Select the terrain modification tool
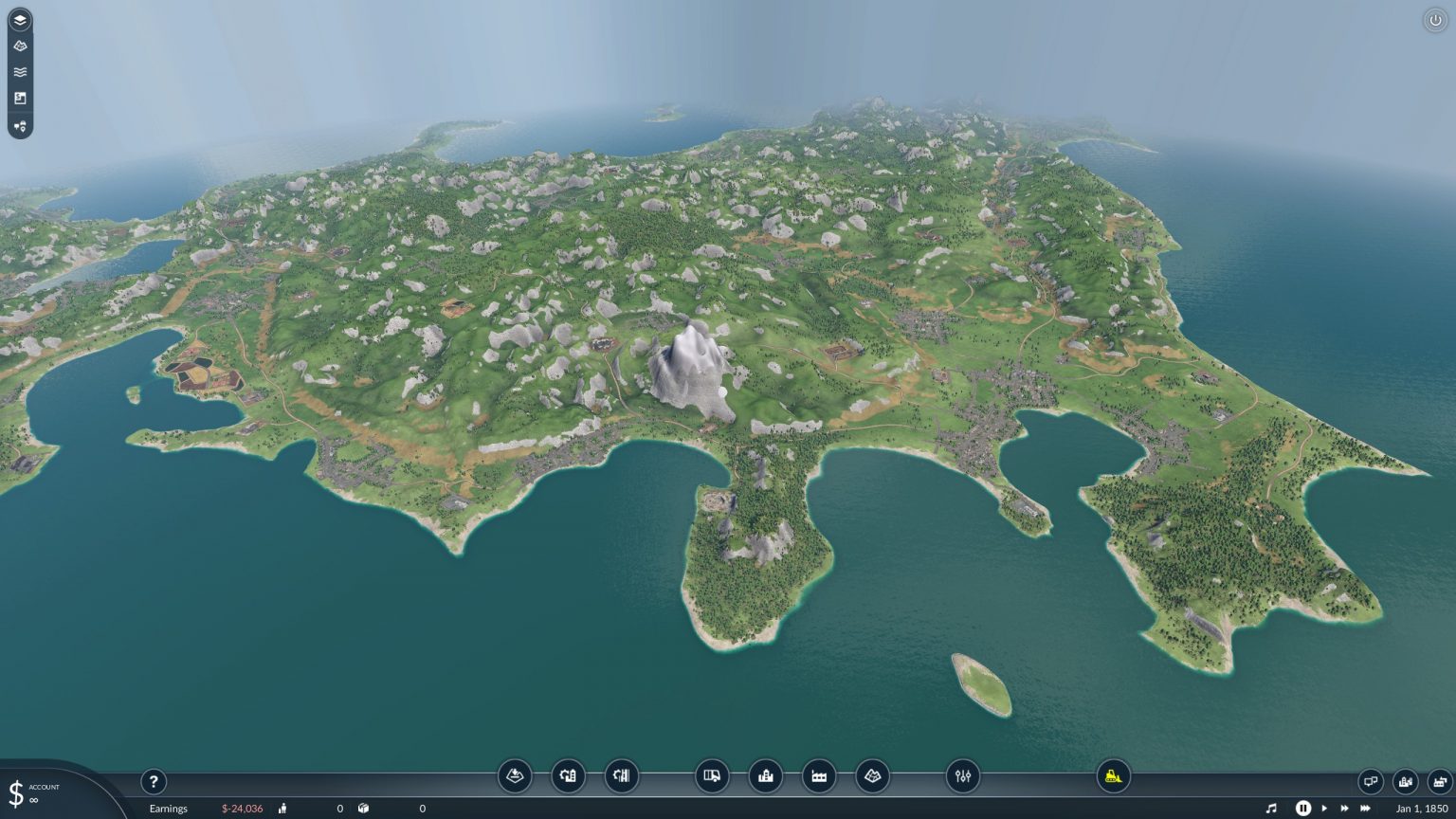 tap(515, 776)
